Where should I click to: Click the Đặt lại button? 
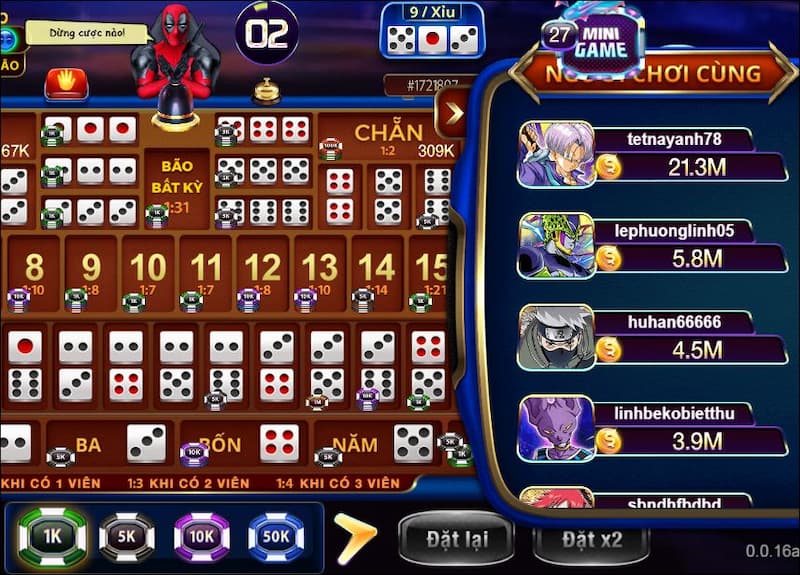click(456, 540)
